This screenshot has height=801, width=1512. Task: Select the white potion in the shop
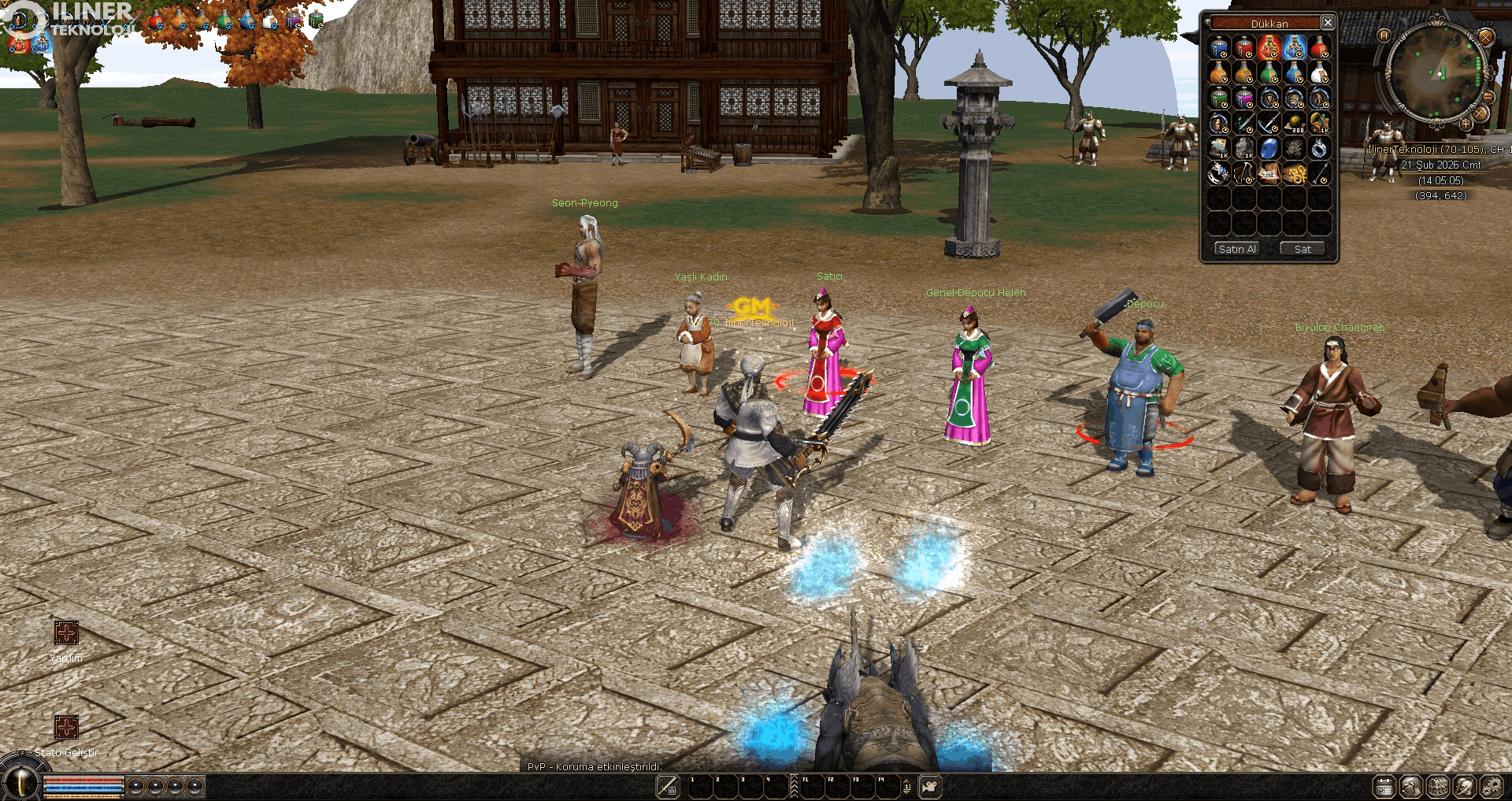tap(1319, 73)
